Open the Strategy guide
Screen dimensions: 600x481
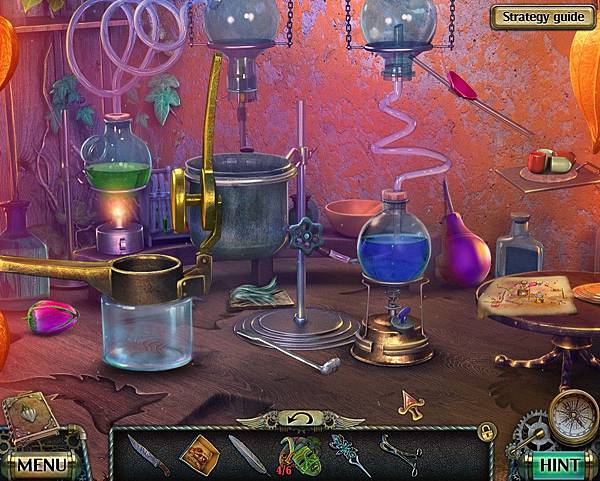pos(541,16)
